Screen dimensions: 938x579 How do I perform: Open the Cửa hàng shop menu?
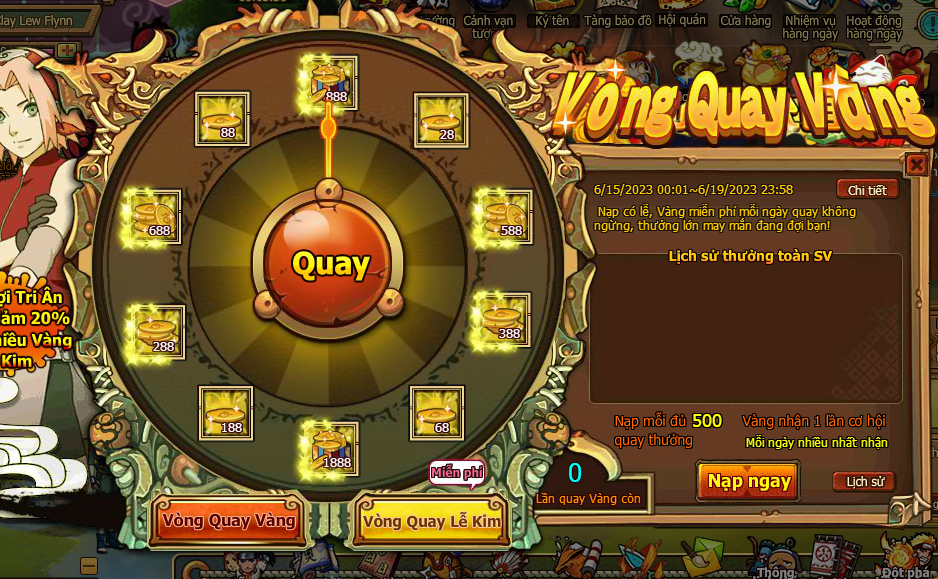(746, 20)
